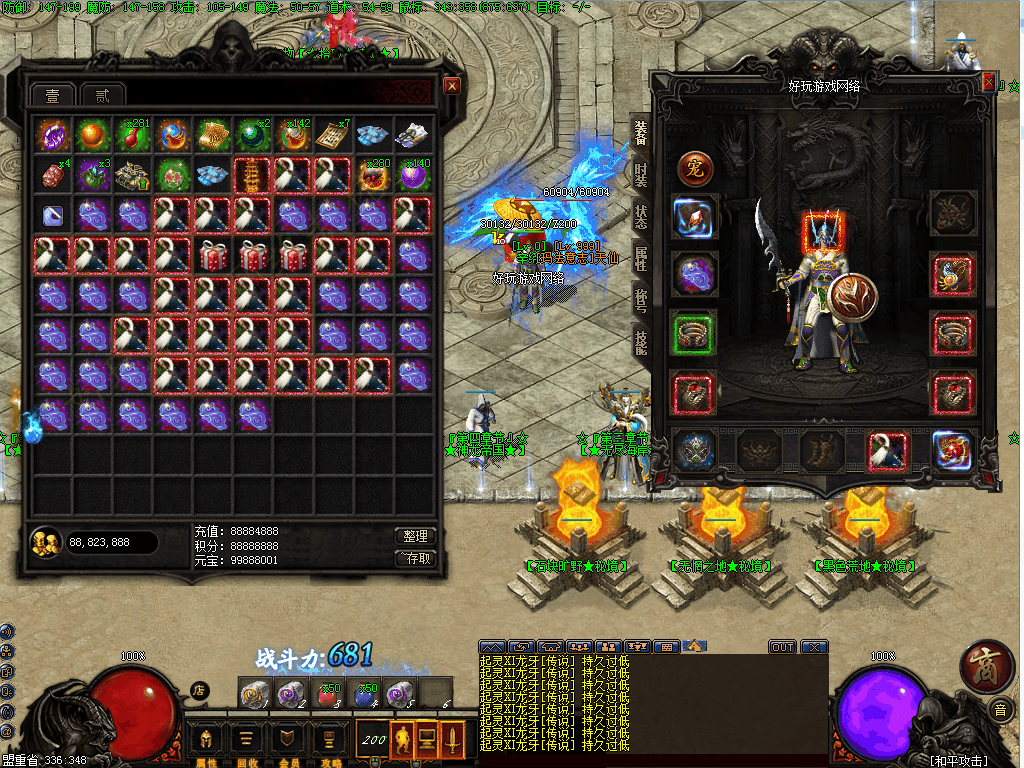Switch to bag page 贰
This screenshot has width=1024, height=768.
[x=102, y=95]
